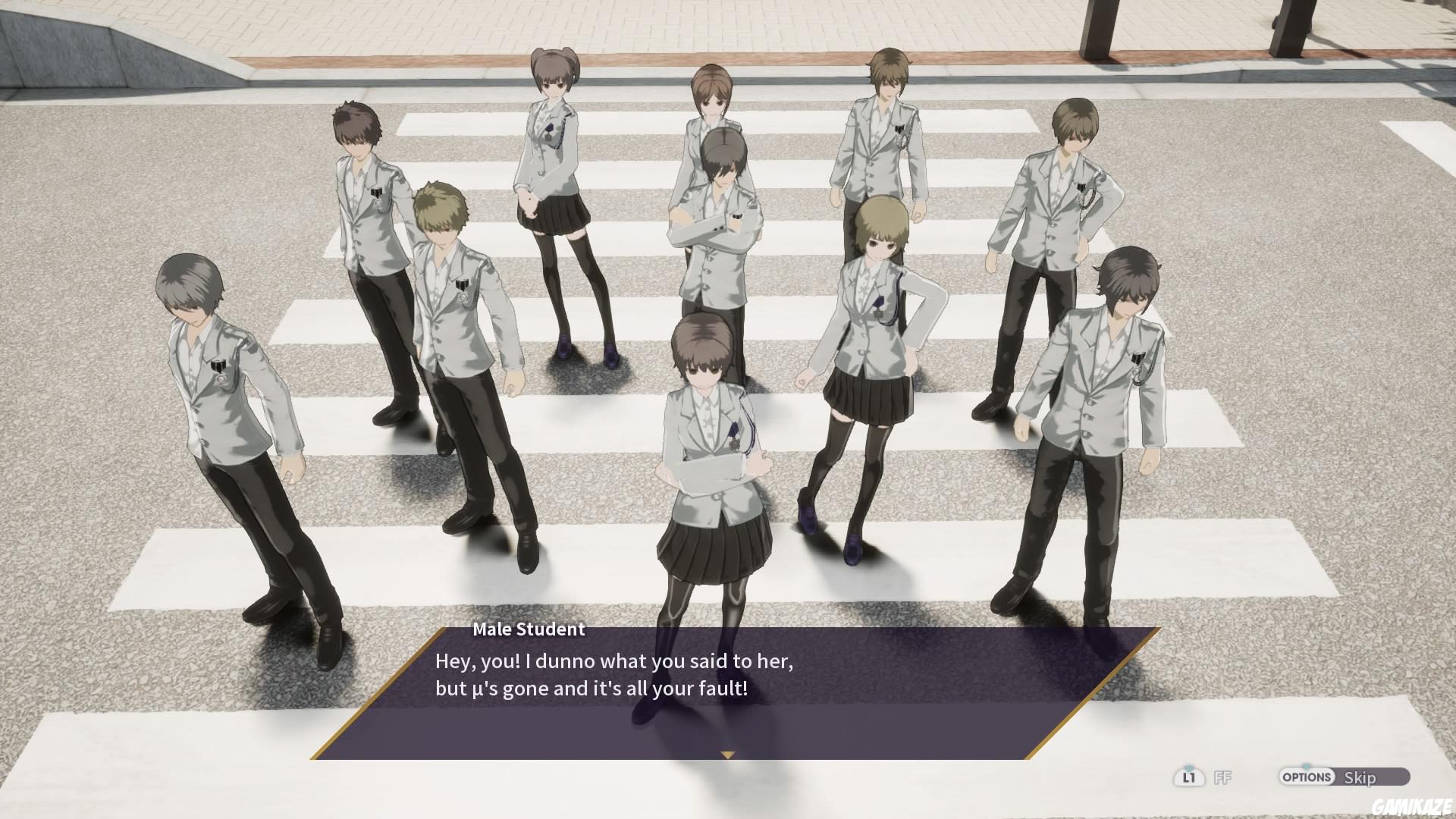
Task: Click the teal dot above the L1 prompt
Action: point(1189,766)
